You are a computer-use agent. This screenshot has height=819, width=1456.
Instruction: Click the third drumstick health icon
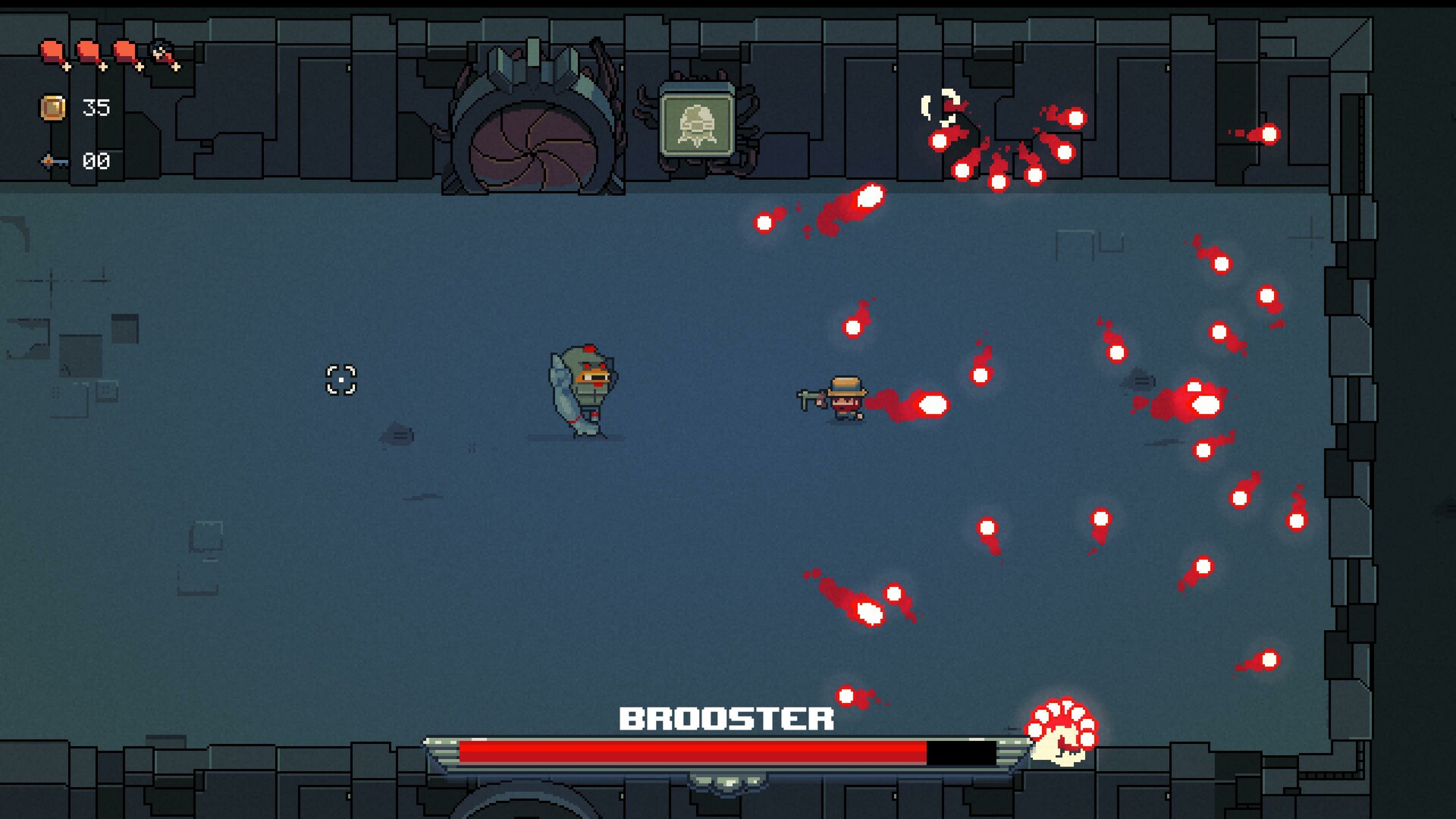pos(124,53)
